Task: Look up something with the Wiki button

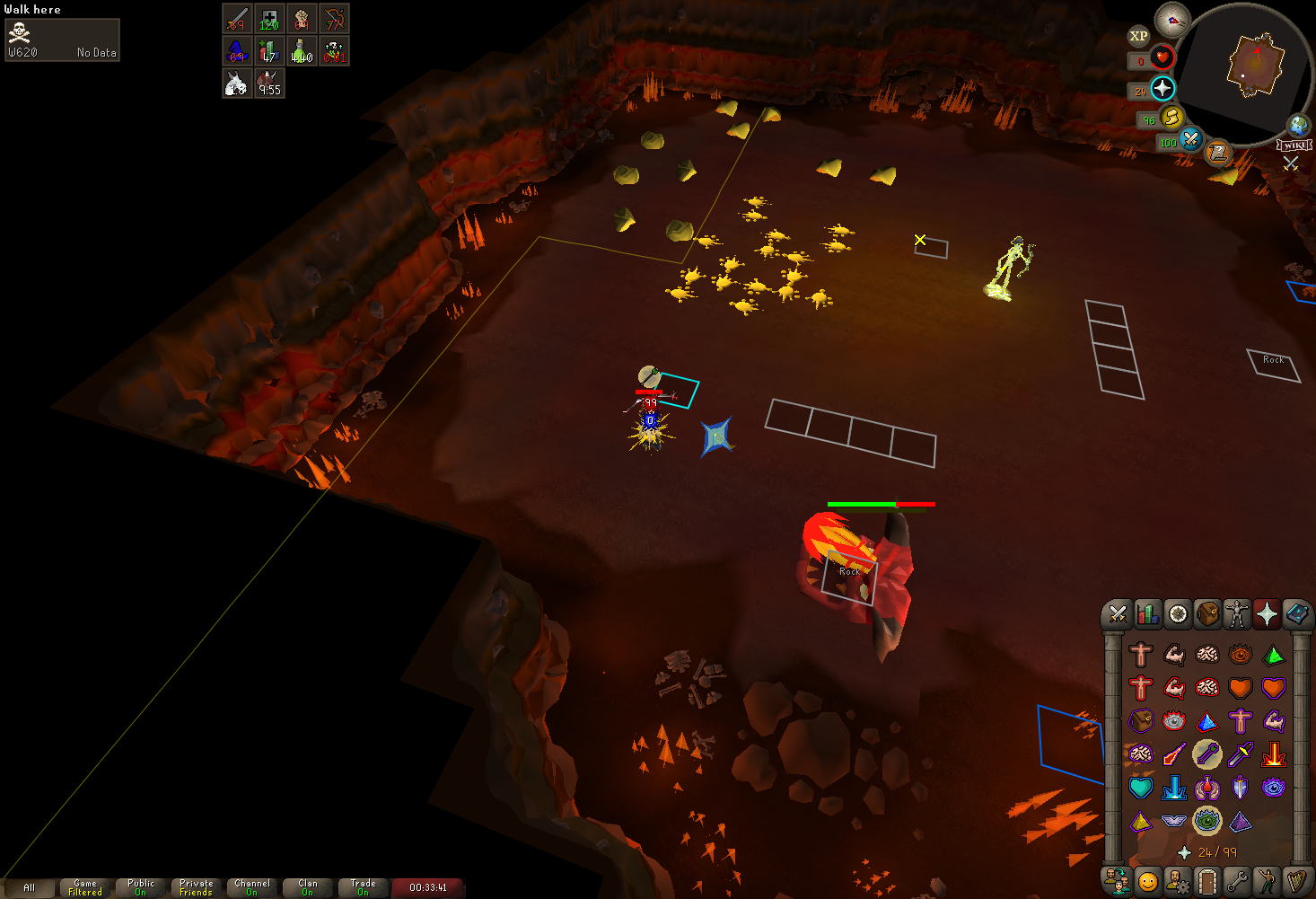Action: (1294, 145)
